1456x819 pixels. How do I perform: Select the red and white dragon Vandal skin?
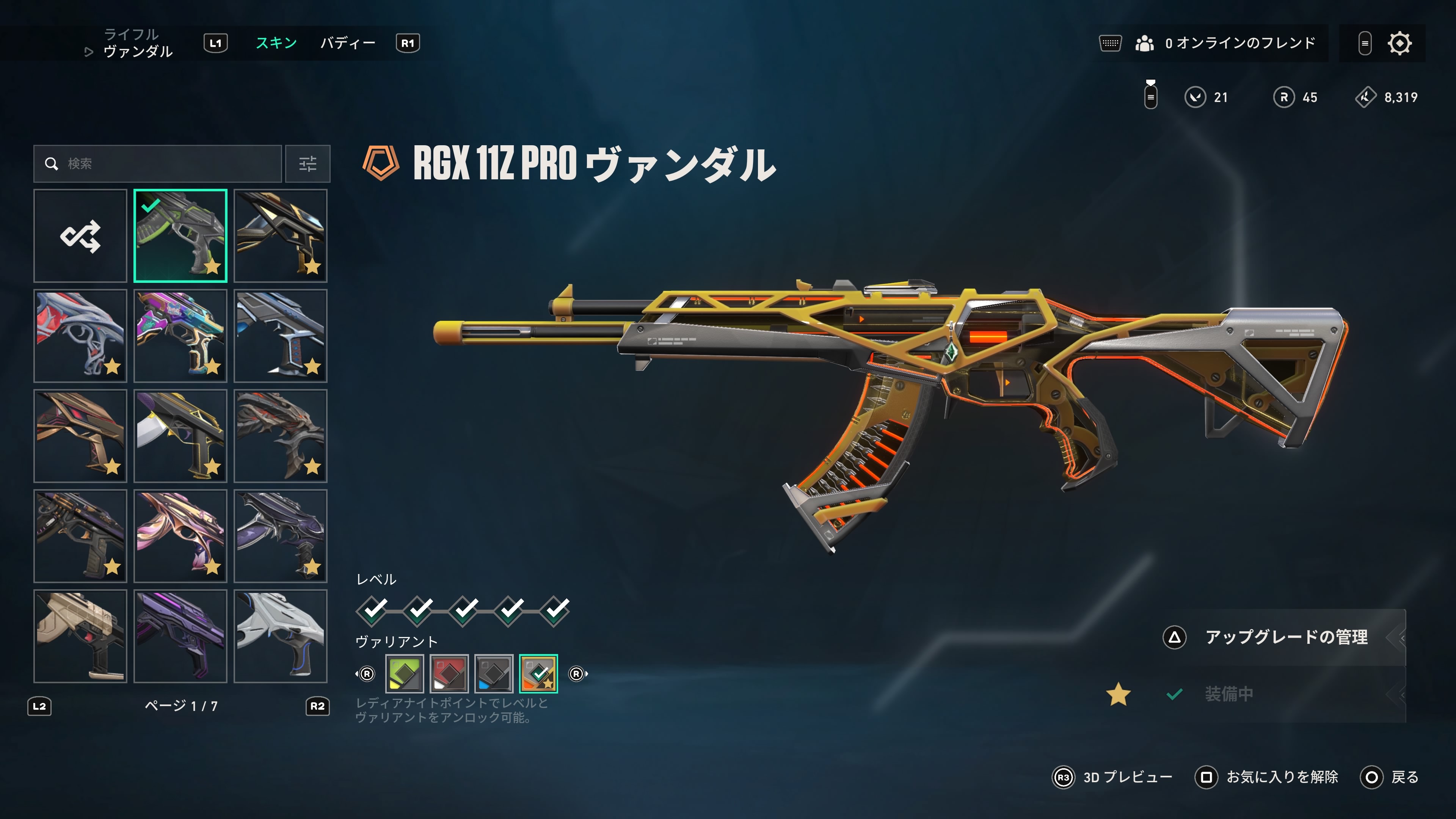80,336
